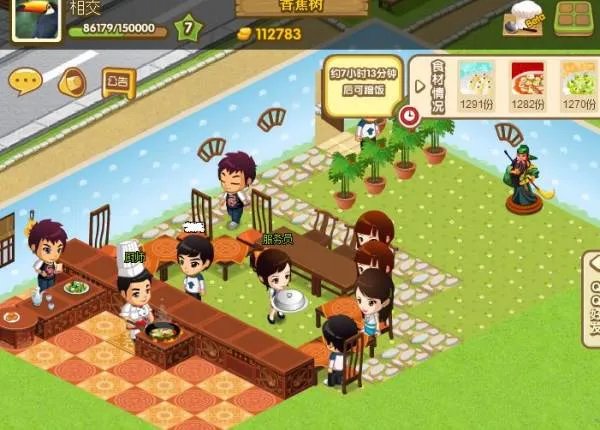Collapse the 食材情况 ingredient panel arrow

tap(419, 84)
